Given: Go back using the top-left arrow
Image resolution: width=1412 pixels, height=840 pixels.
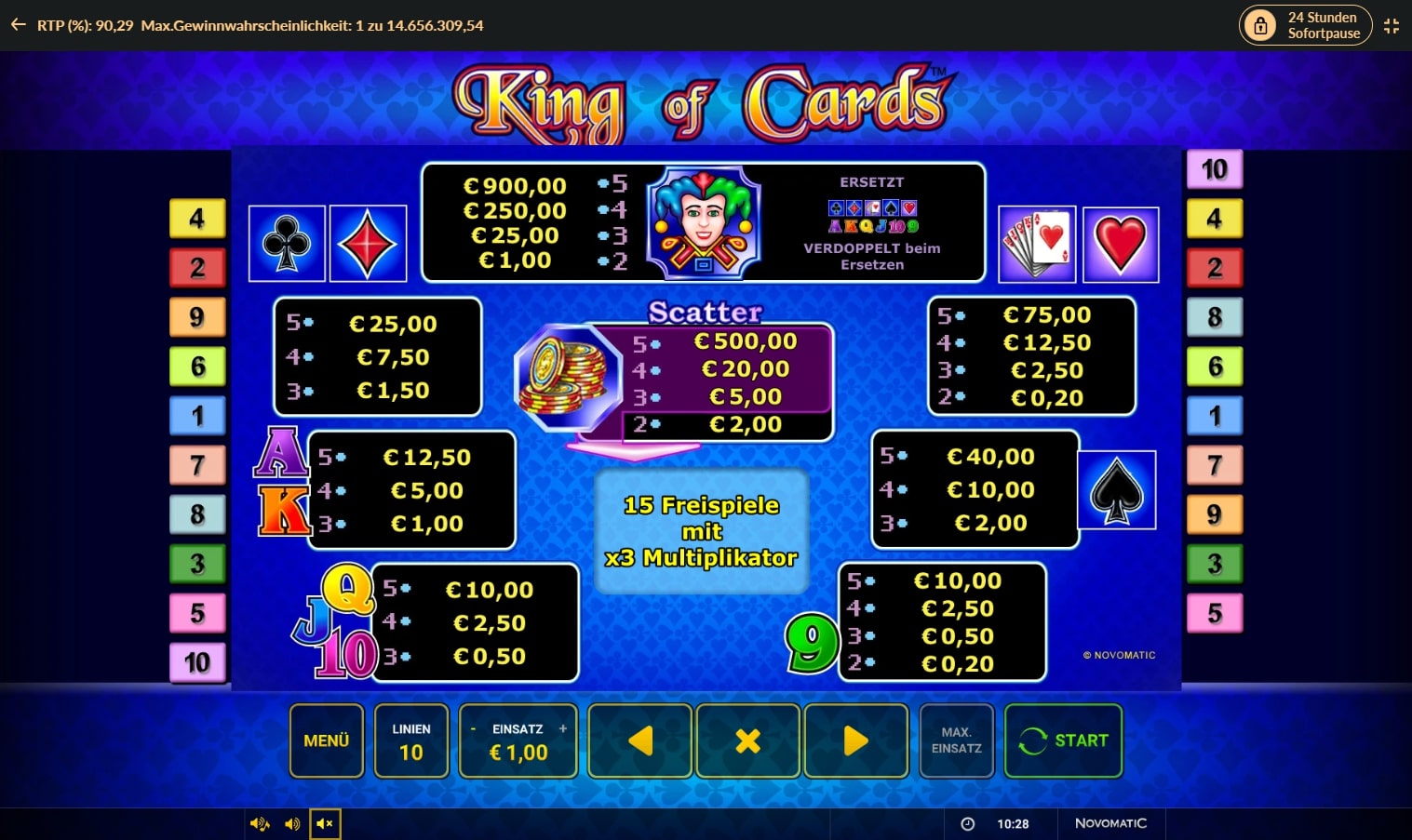Looking at the screenshot, I should tap(18, 25).
